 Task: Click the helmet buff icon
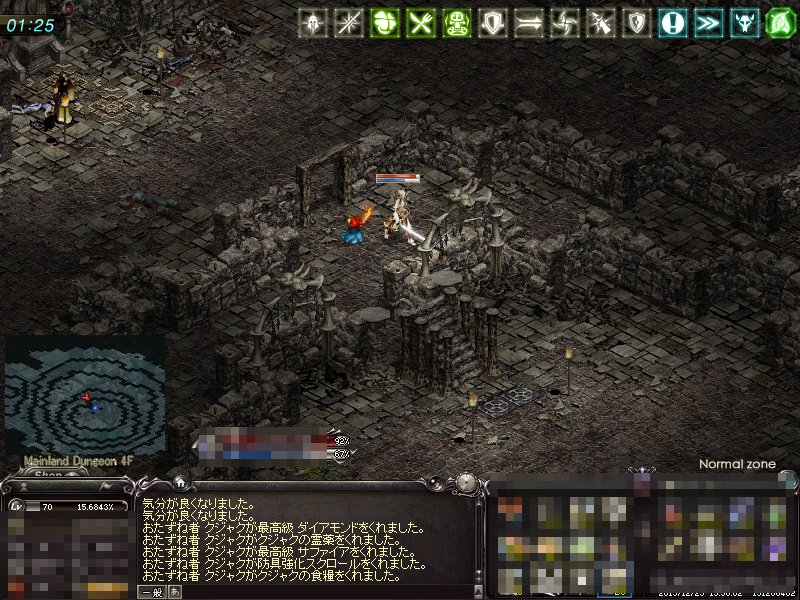pos(314,22)
